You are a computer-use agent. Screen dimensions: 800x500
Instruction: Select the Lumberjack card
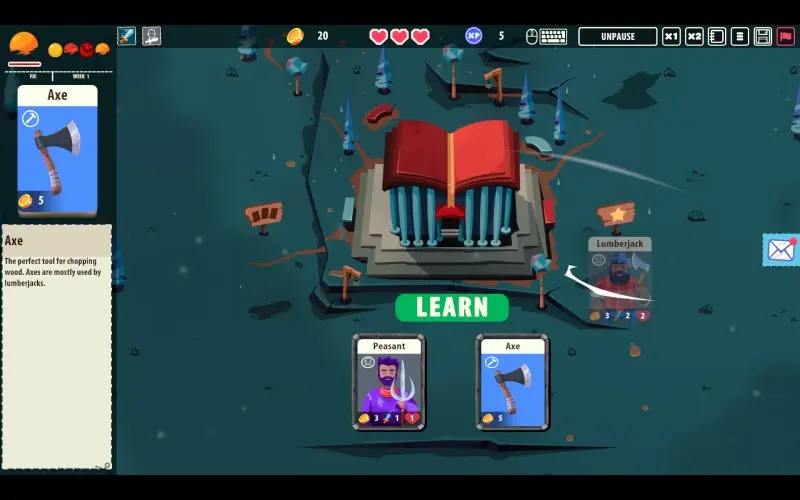pos(620,280)
